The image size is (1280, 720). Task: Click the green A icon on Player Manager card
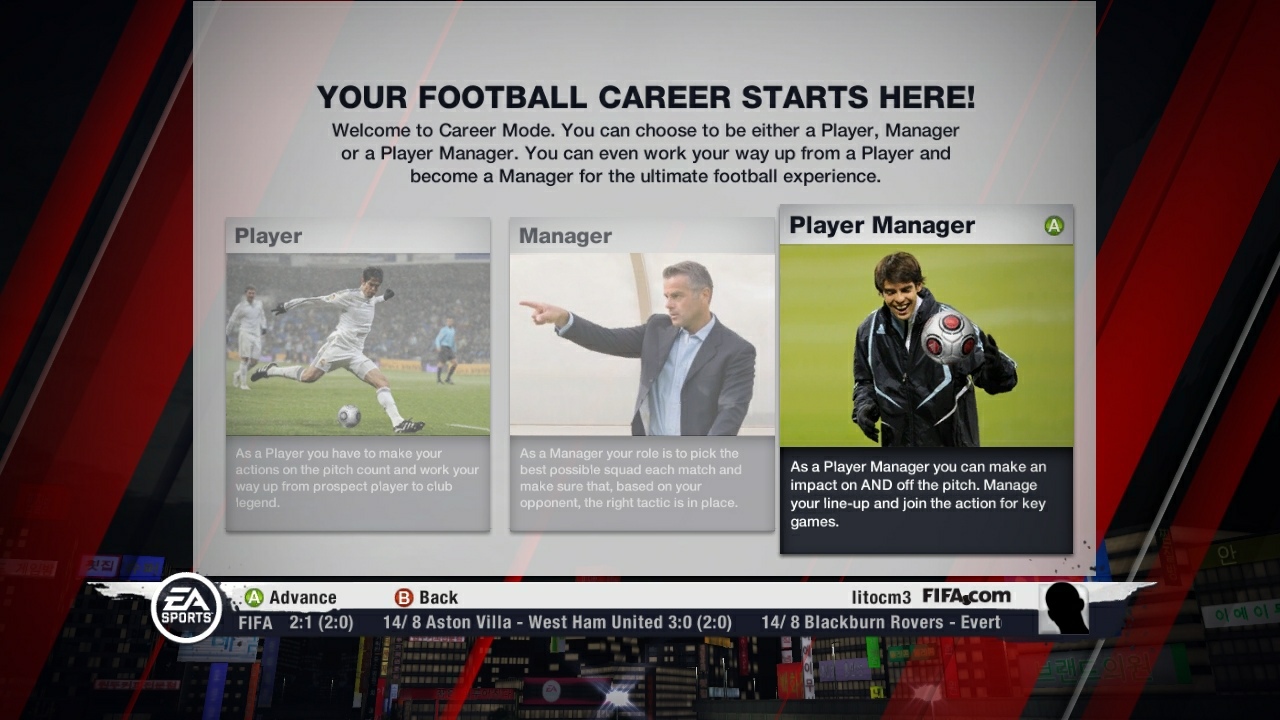[1055, 226]
